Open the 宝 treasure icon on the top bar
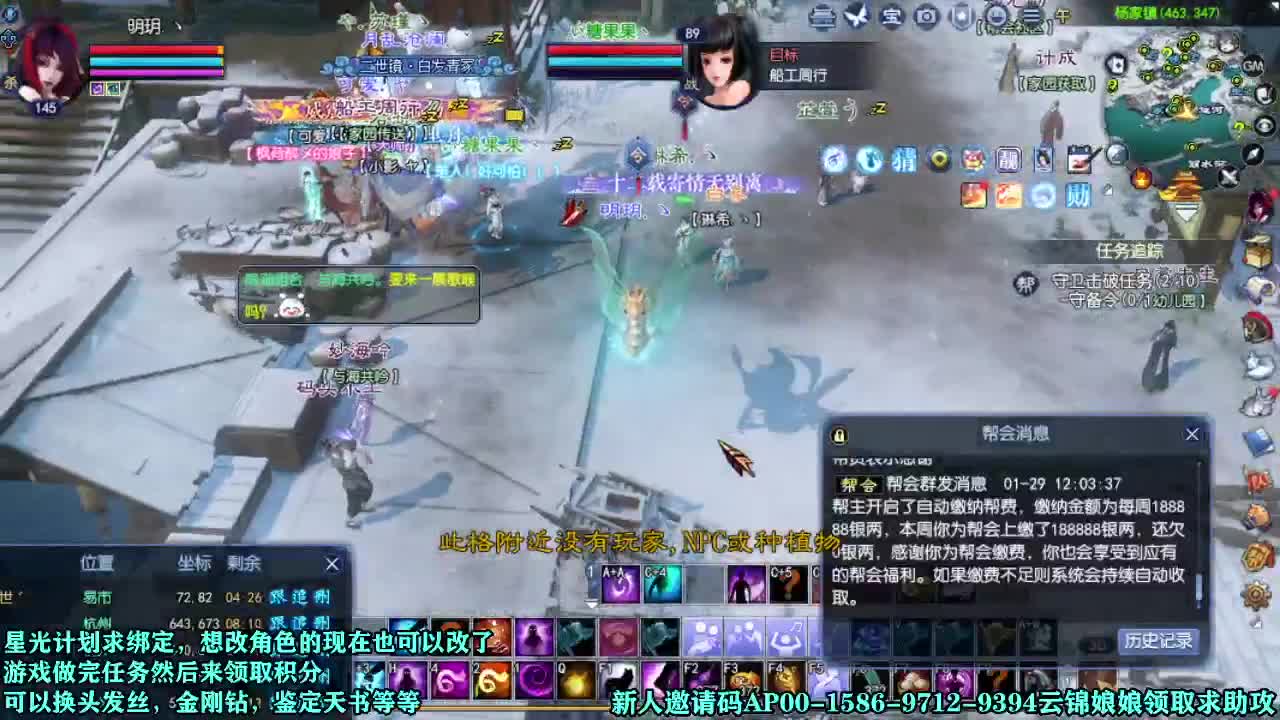The image size is (1280, 720). [x=891, y=15]
